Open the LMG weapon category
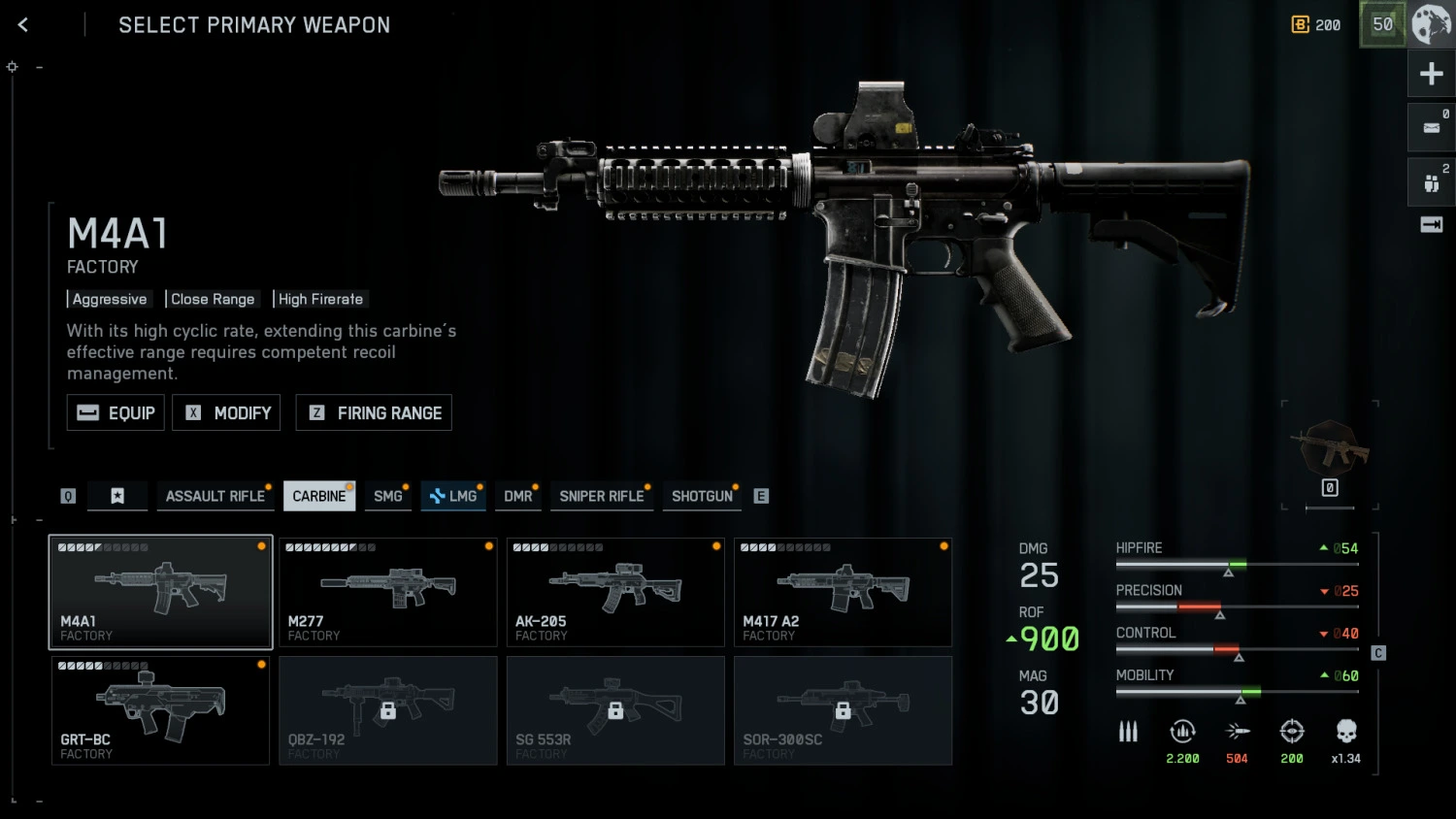This screenshot has width=1456, height=819. click(453, 496)
